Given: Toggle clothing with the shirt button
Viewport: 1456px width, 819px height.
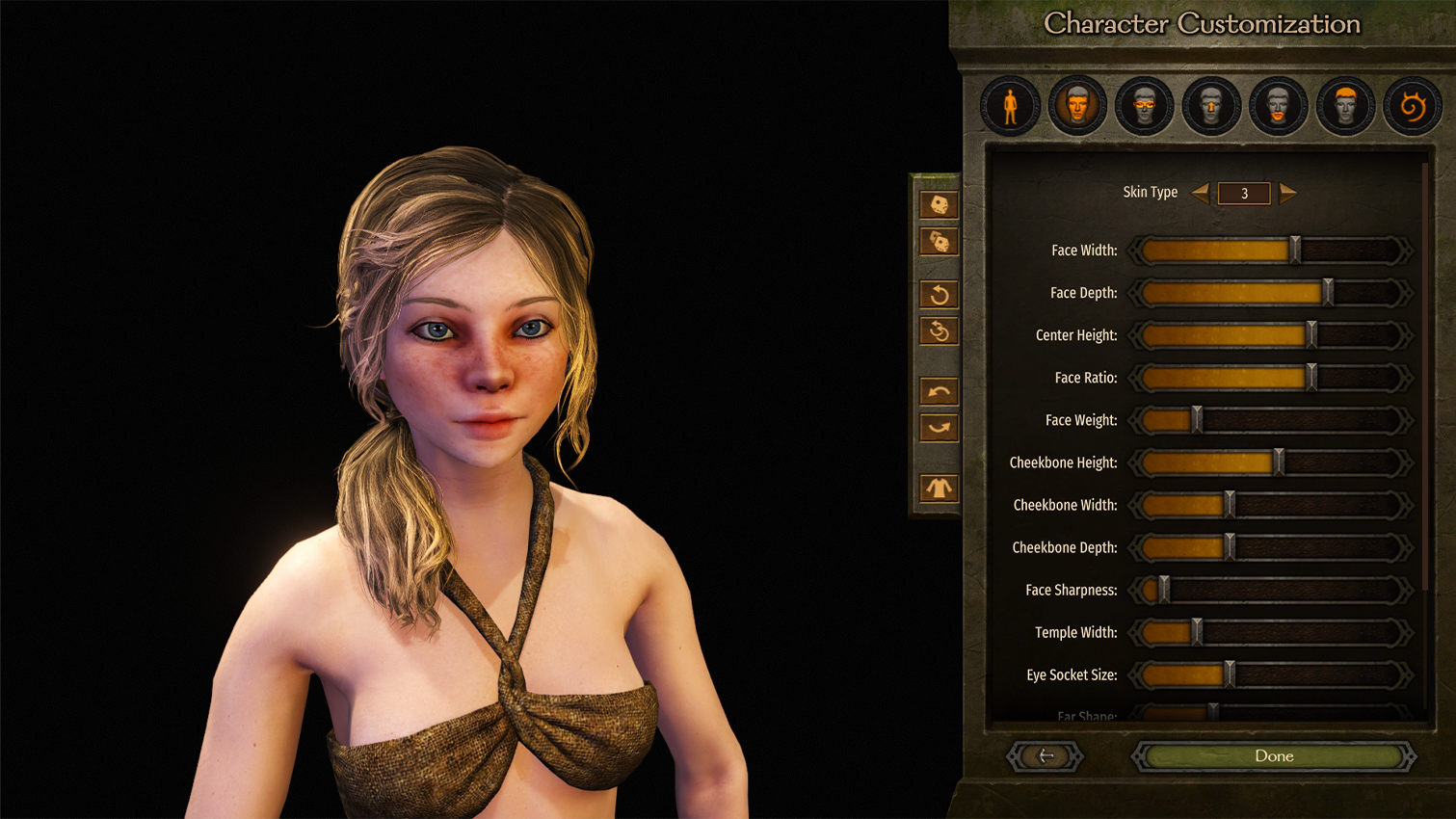Looking at the screenshot, I should 939,489.
